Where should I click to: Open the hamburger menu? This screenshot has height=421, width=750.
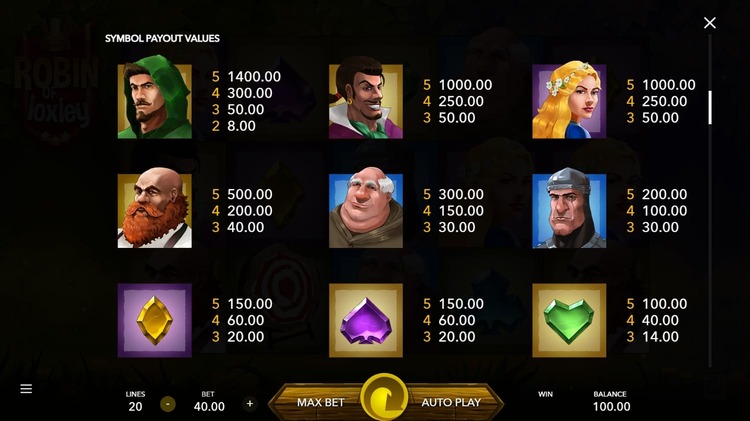(26, 389)
